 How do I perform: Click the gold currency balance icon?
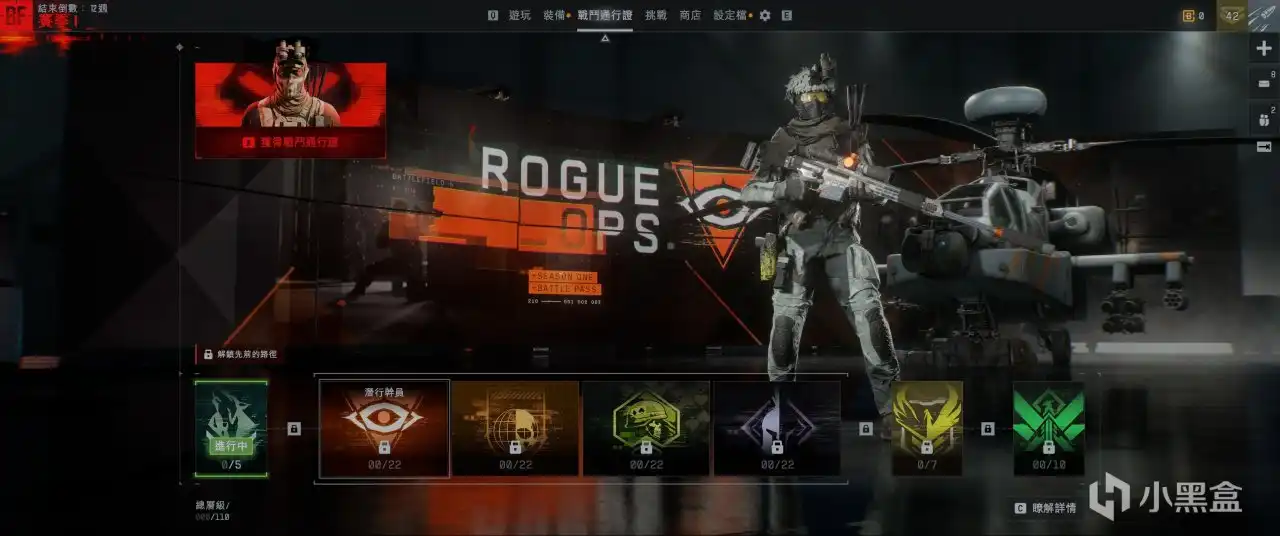pyautogui.click(x=1189, y=15)
